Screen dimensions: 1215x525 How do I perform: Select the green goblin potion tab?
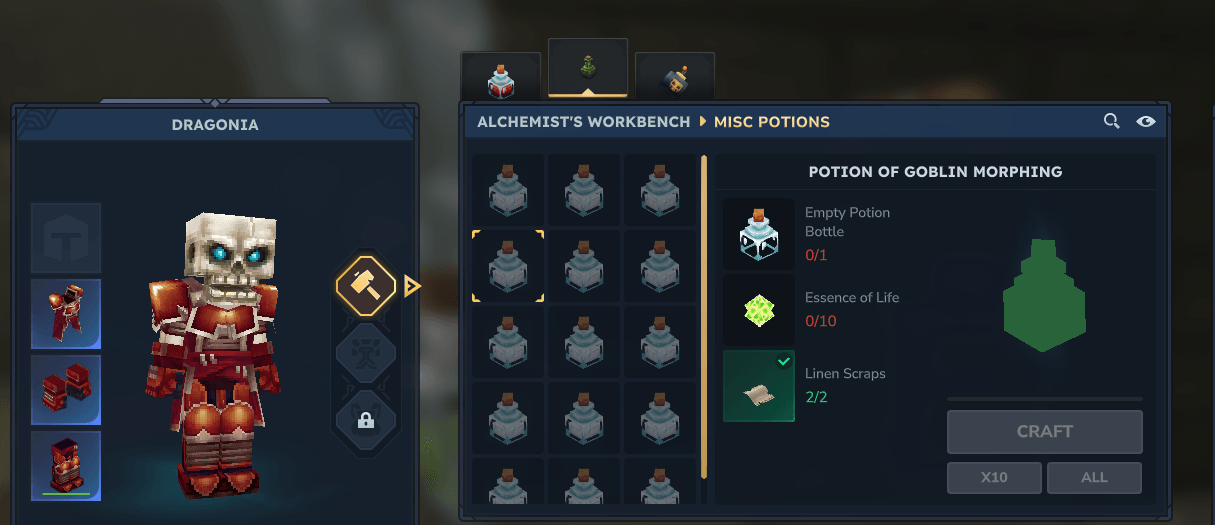point(588,69)
